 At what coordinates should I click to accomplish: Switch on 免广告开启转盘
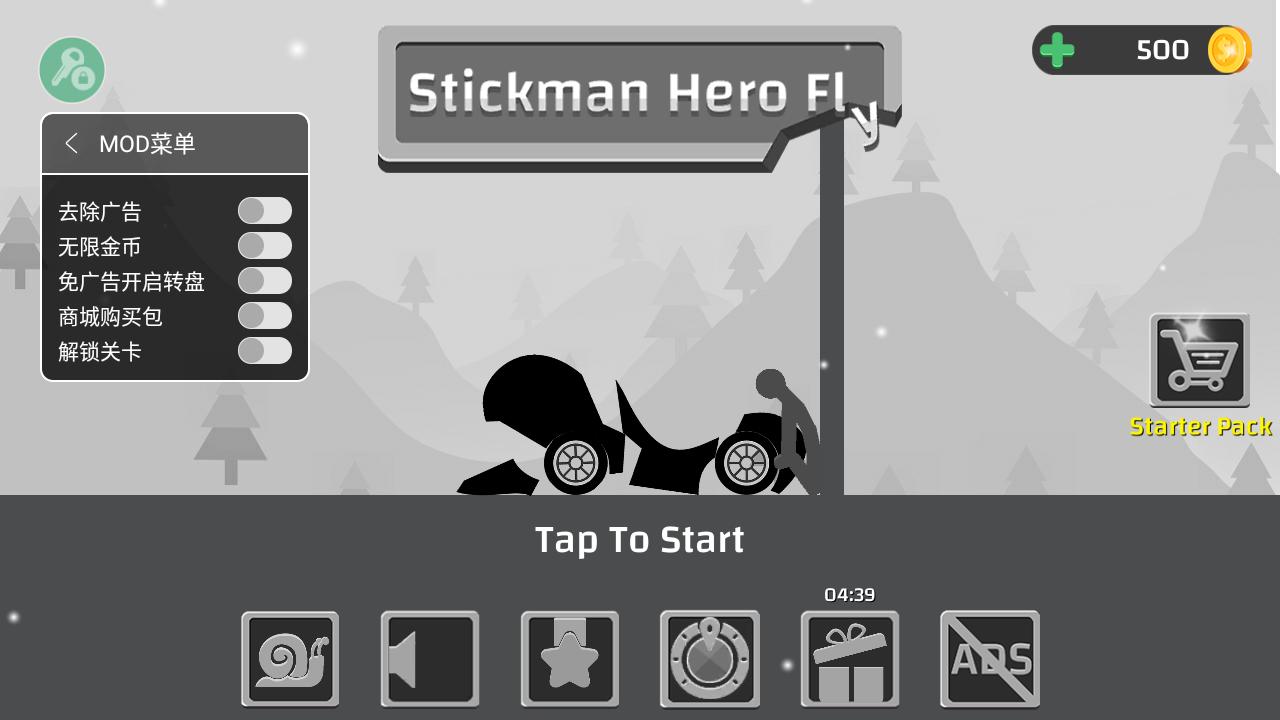264,281
